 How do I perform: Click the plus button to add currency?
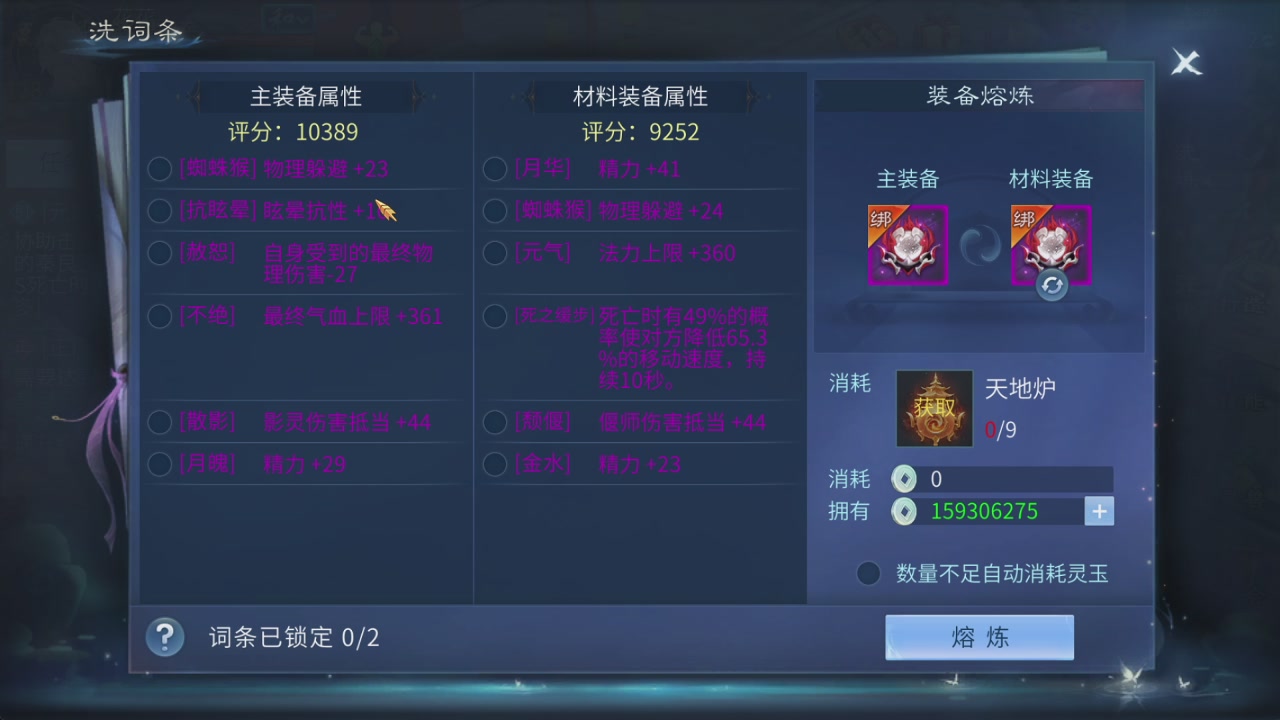pyautogui.click(x=1099, y=511)
